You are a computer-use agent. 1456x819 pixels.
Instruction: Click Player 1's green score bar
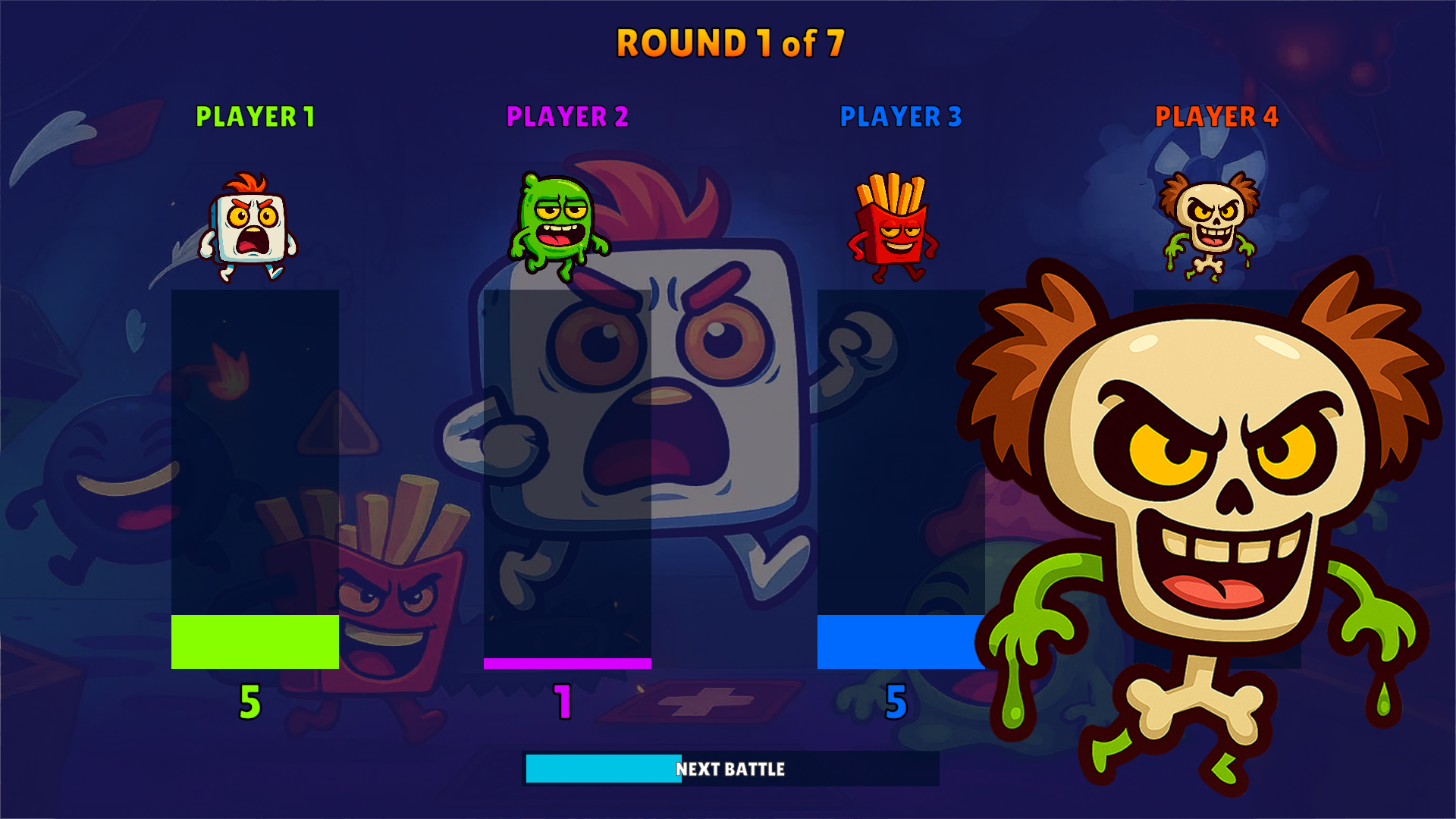[x=255, y=642]
